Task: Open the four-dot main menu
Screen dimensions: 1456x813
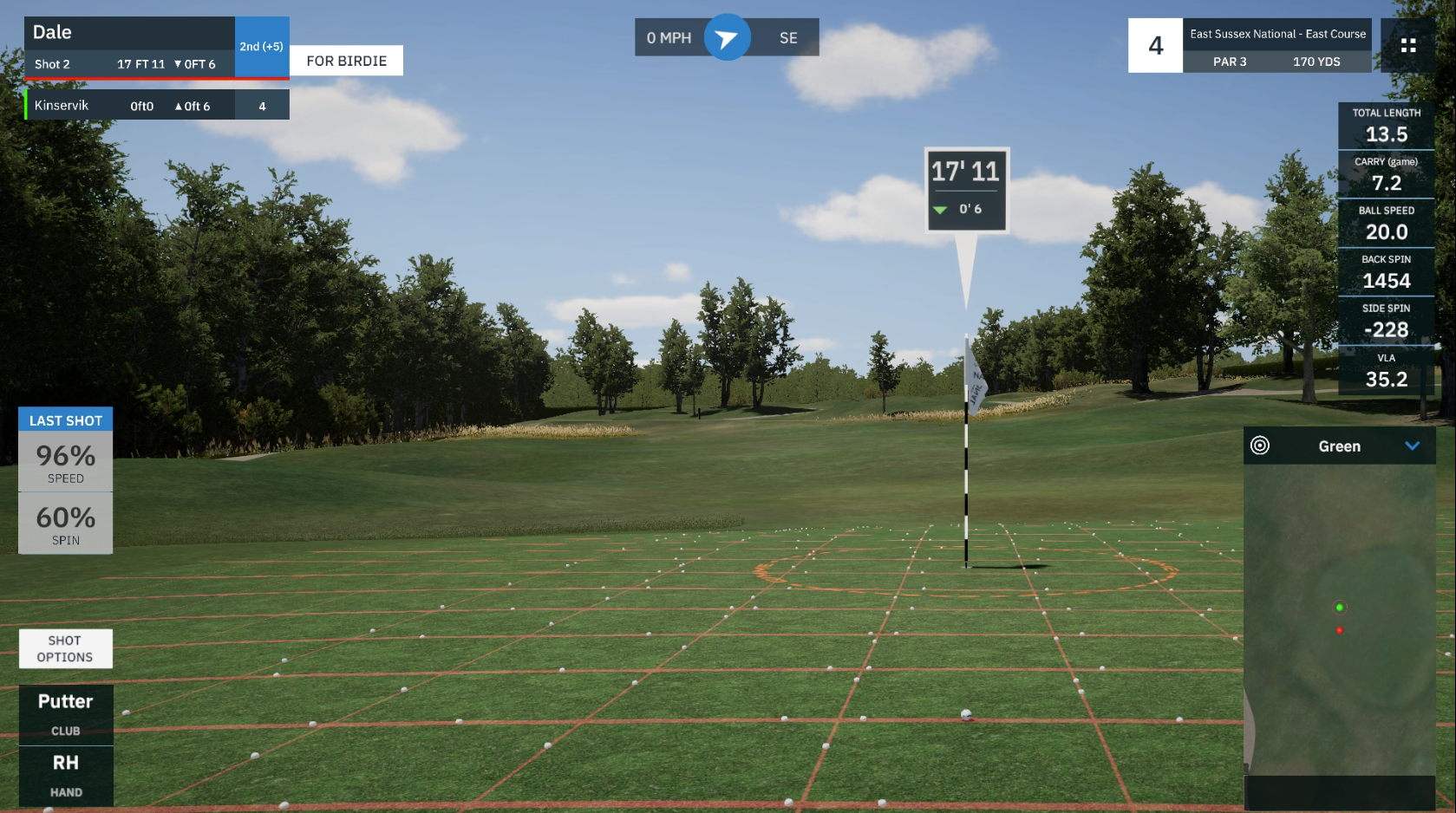Action: pos(1407,46)
